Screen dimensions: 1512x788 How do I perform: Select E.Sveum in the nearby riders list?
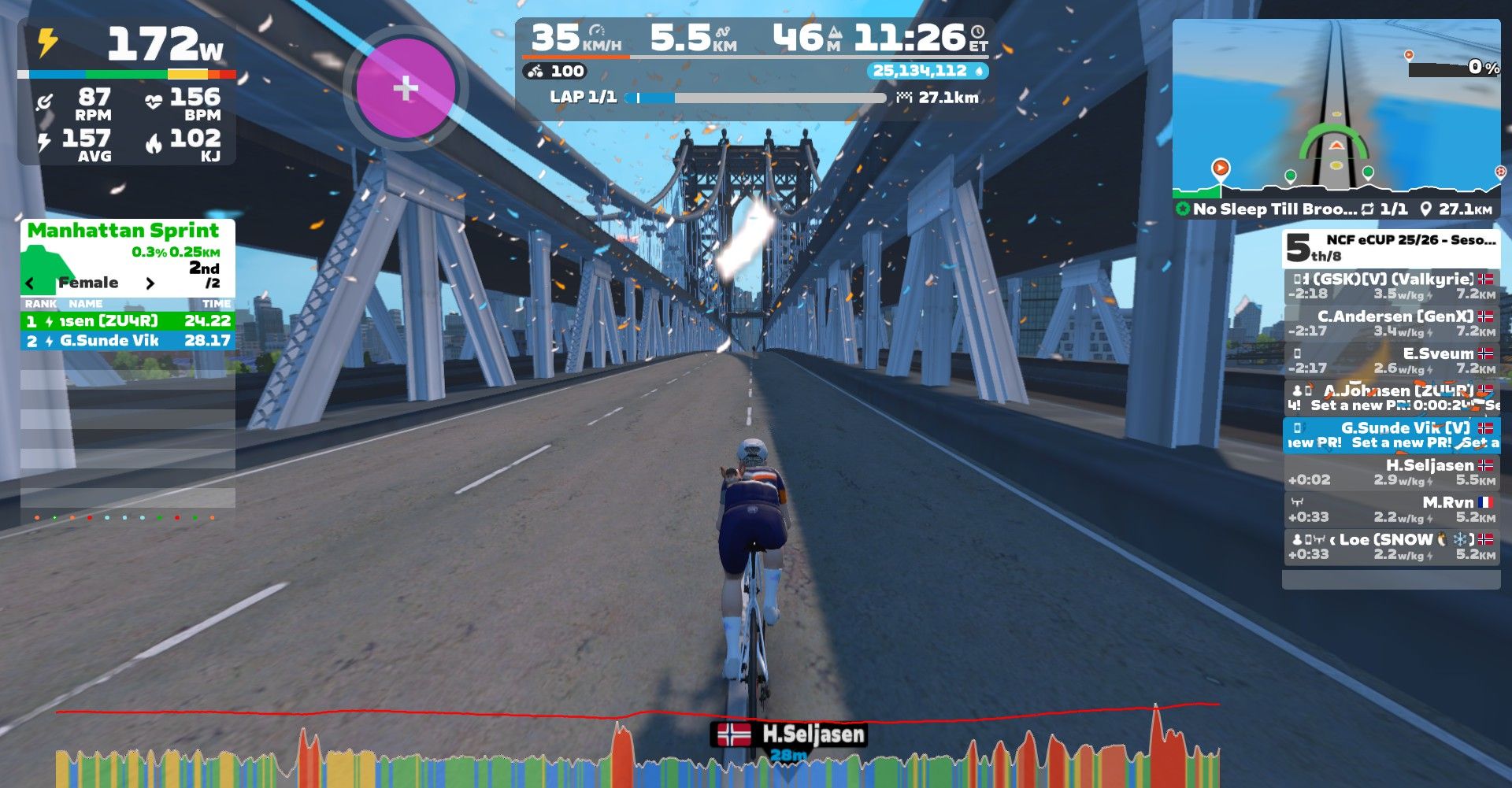[x=1391, y=361]
